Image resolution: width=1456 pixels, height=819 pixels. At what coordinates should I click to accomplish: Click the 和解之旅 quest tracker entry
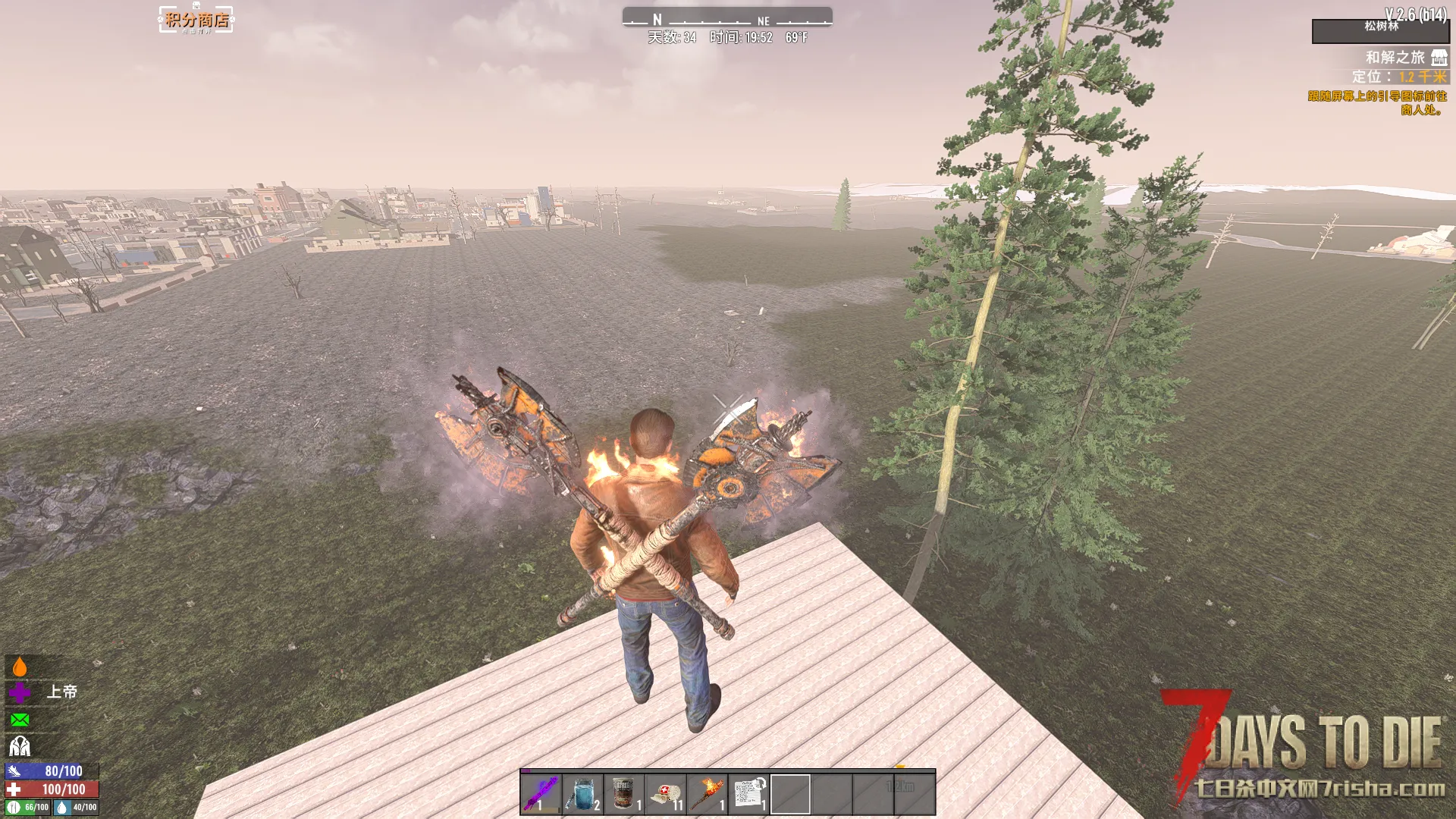pyautogui.click(x=1395, y=58)
